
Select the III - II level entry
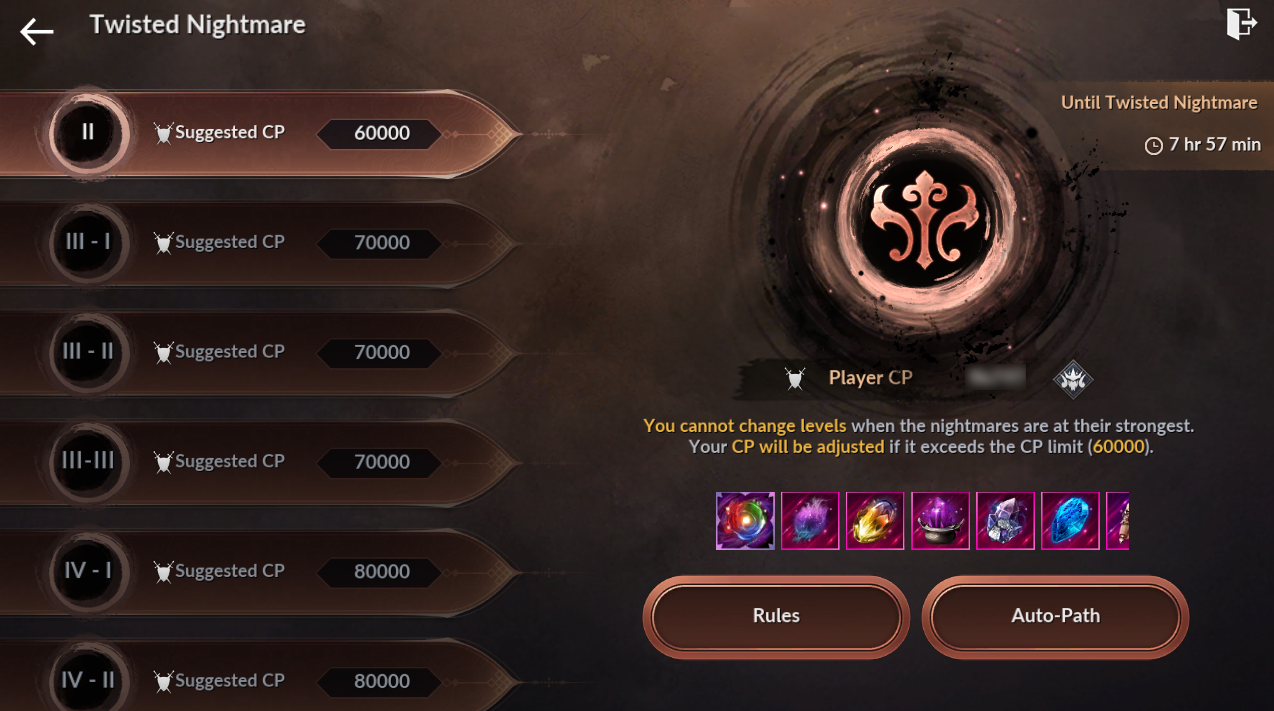(260, 352)
